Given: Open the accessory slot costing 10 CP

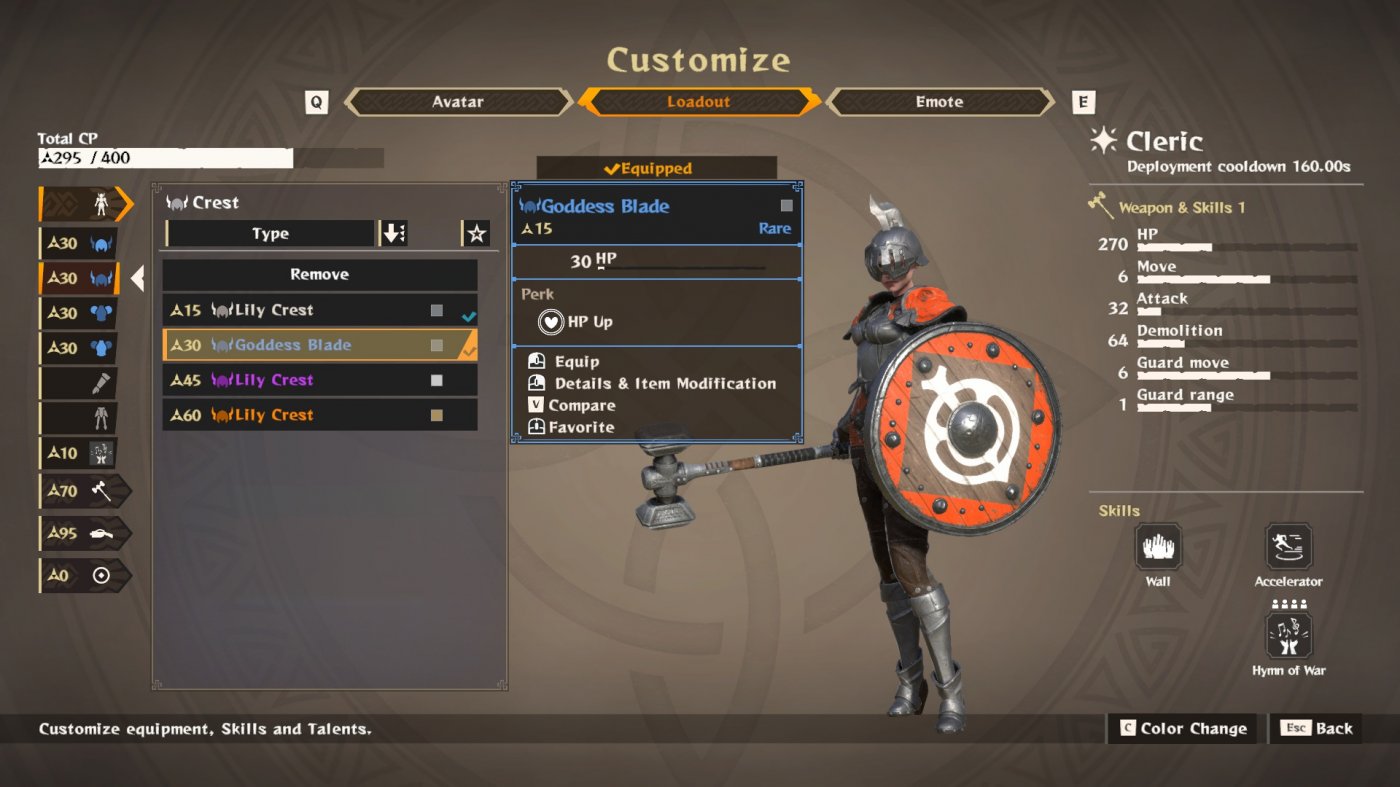Looking at the screenshot, I should tap(84, 452).
